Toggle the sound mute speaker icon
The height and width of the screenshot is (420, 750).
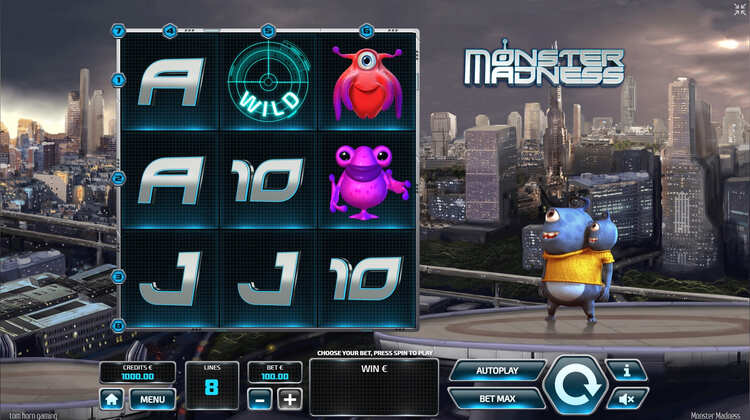tap(627, 398)
